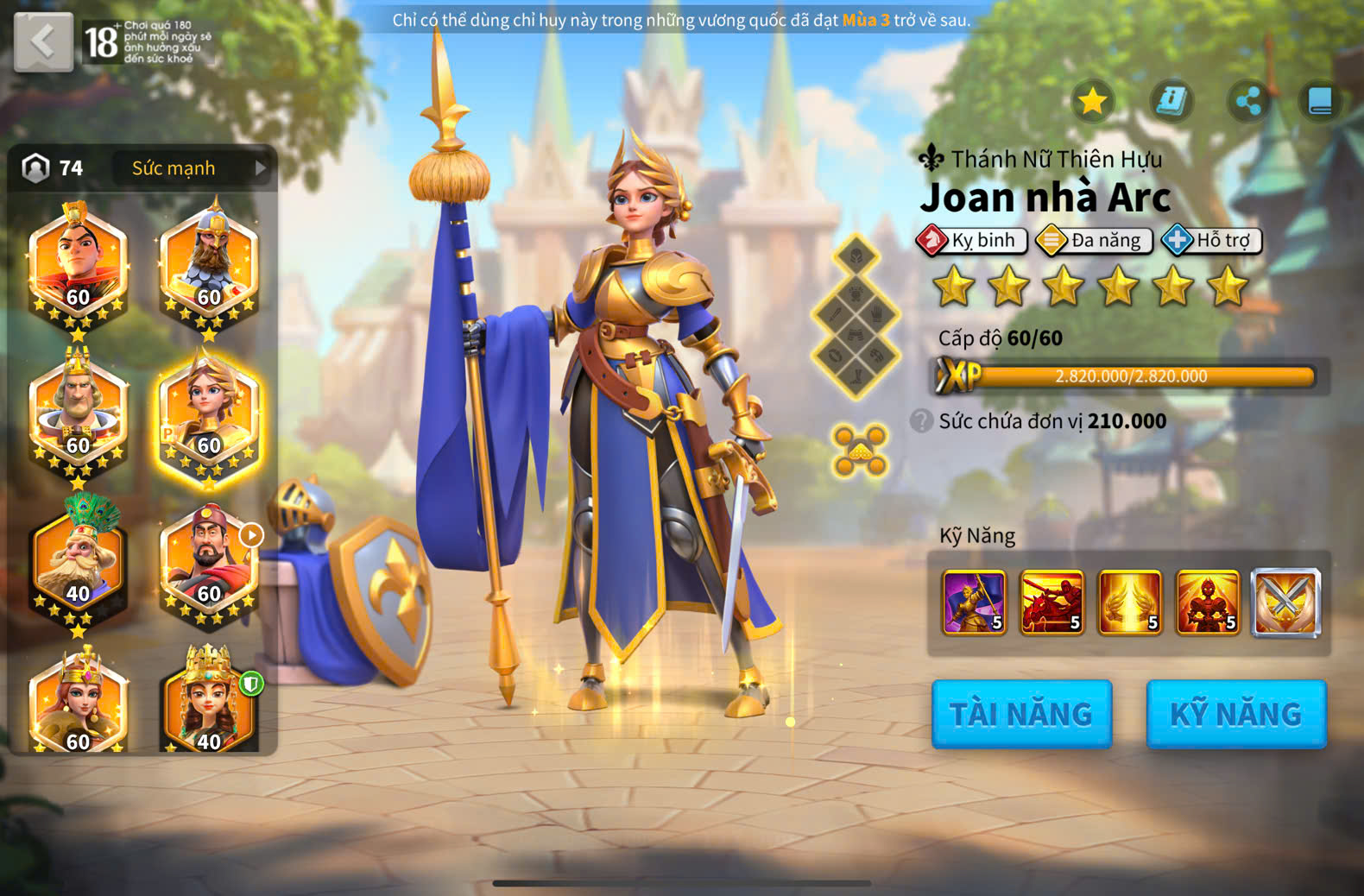Image resolution: width=1364 pixels, height=896 pixels.
Task: Open the diamond-shaped equipment slots panel
Action: point(856,317)
